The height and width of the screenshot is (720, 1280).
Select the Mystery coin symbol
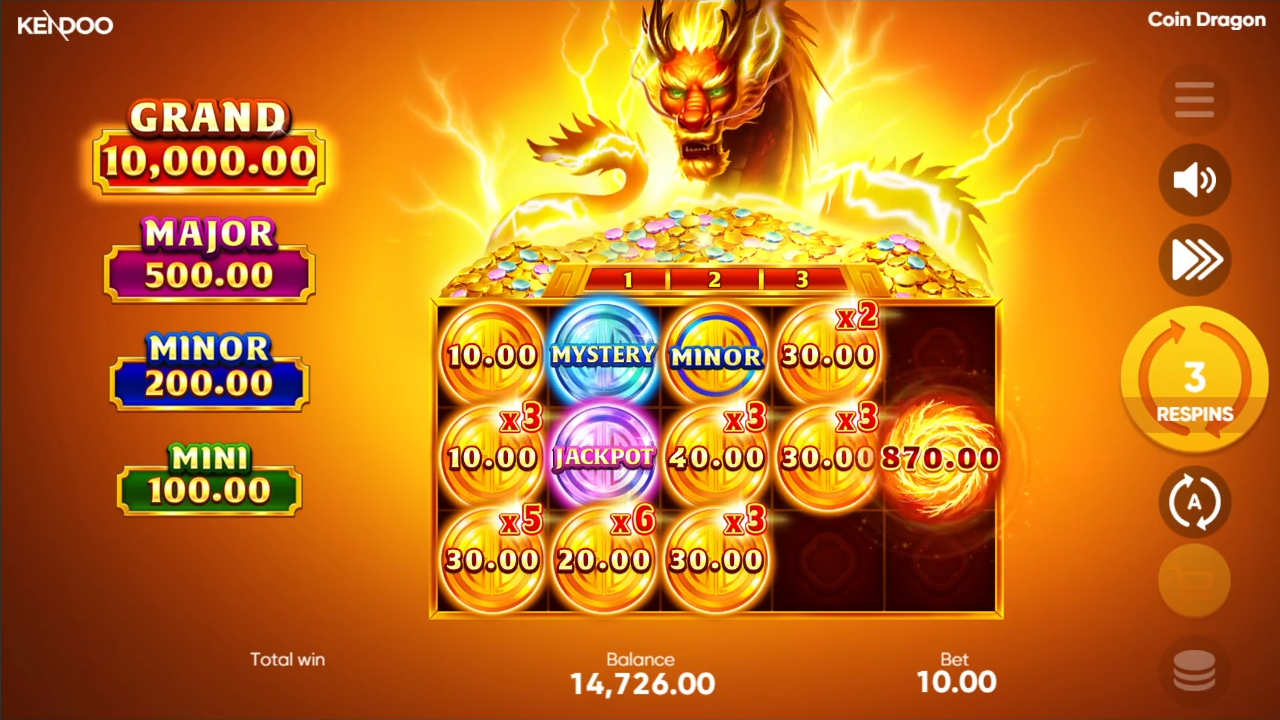[603, 355]
